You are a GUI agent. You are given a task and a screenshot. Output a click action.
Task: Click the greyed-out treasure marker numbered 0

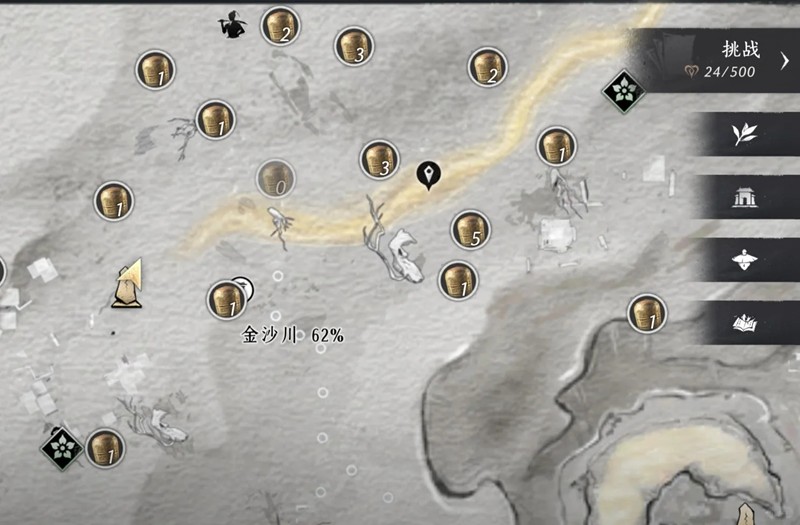(x=275, y=180)
